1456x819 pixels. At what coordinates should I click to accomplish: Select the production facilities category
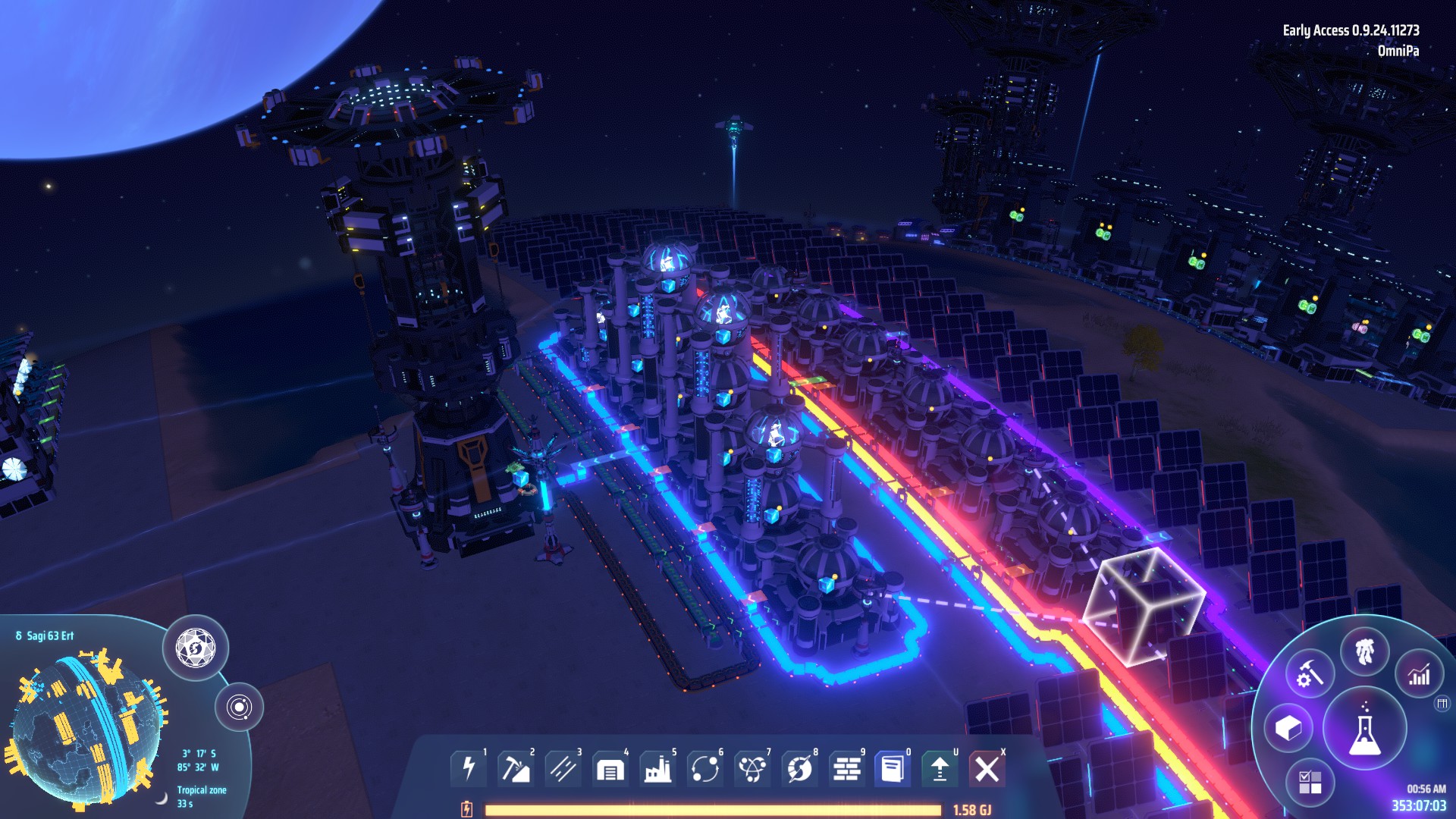click(657, 768)
